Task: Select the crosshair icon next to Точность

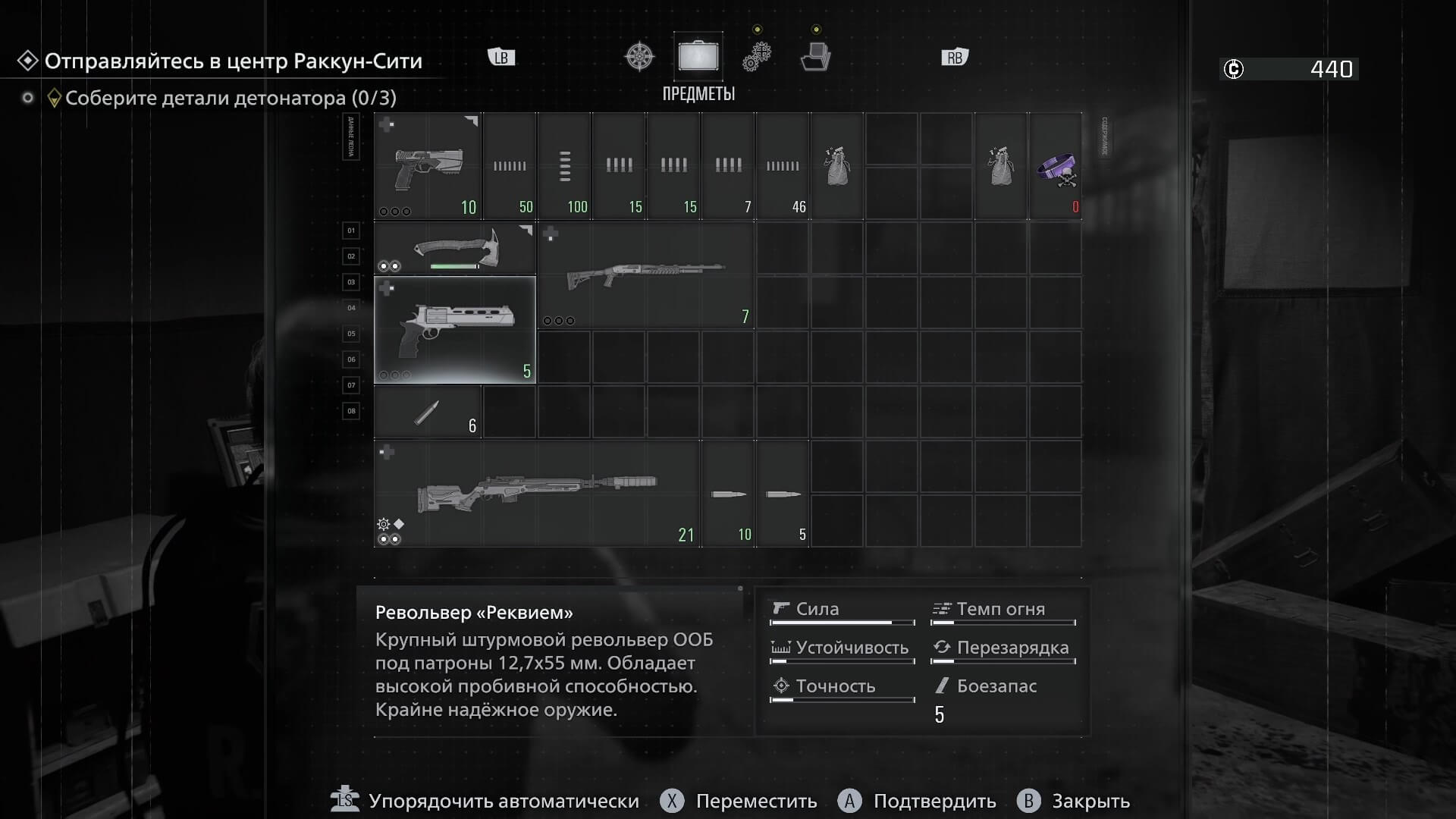Action: [x=781, y=686]
